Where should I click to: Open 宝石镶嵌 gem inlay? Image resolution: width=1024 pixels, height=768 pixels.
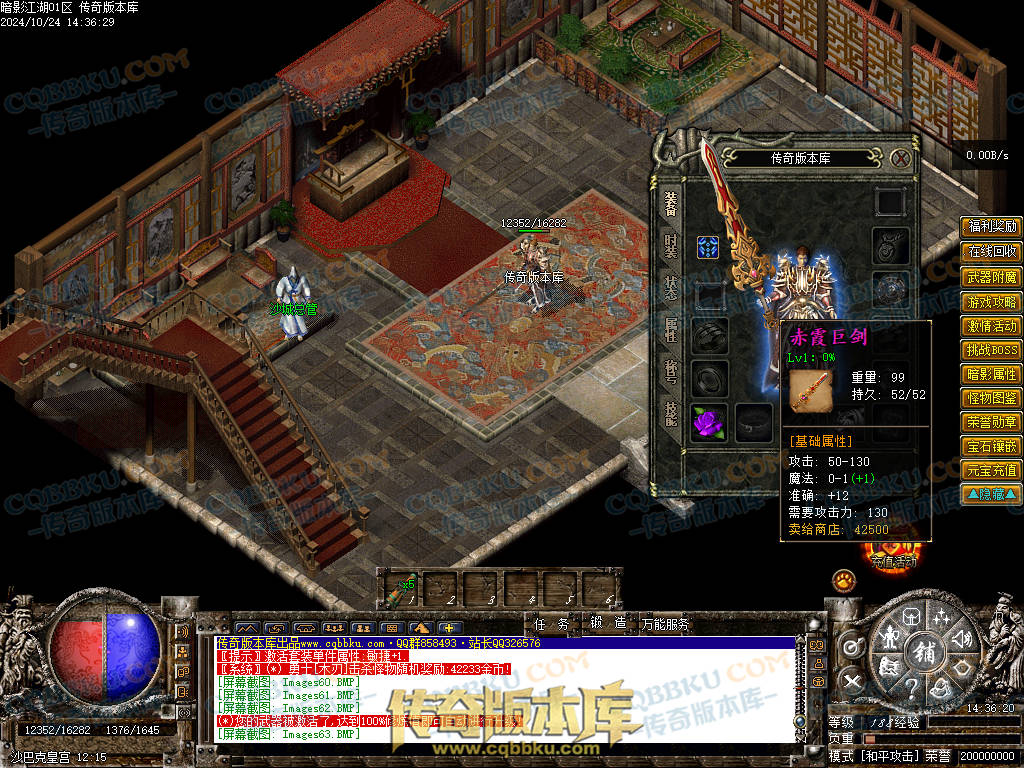[991, 446]
